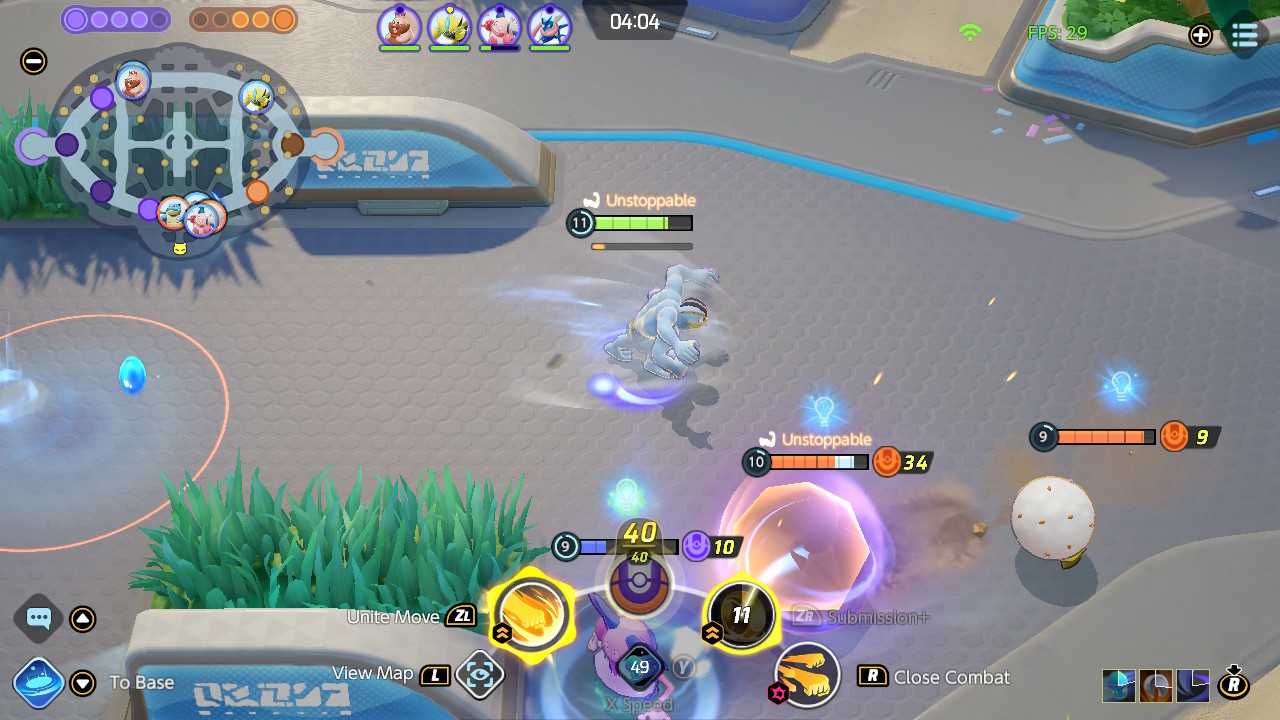Viewport: 1280px width, 720px height.
Task: Select the Zeraora teammate portrait
Action: (449, 26)
